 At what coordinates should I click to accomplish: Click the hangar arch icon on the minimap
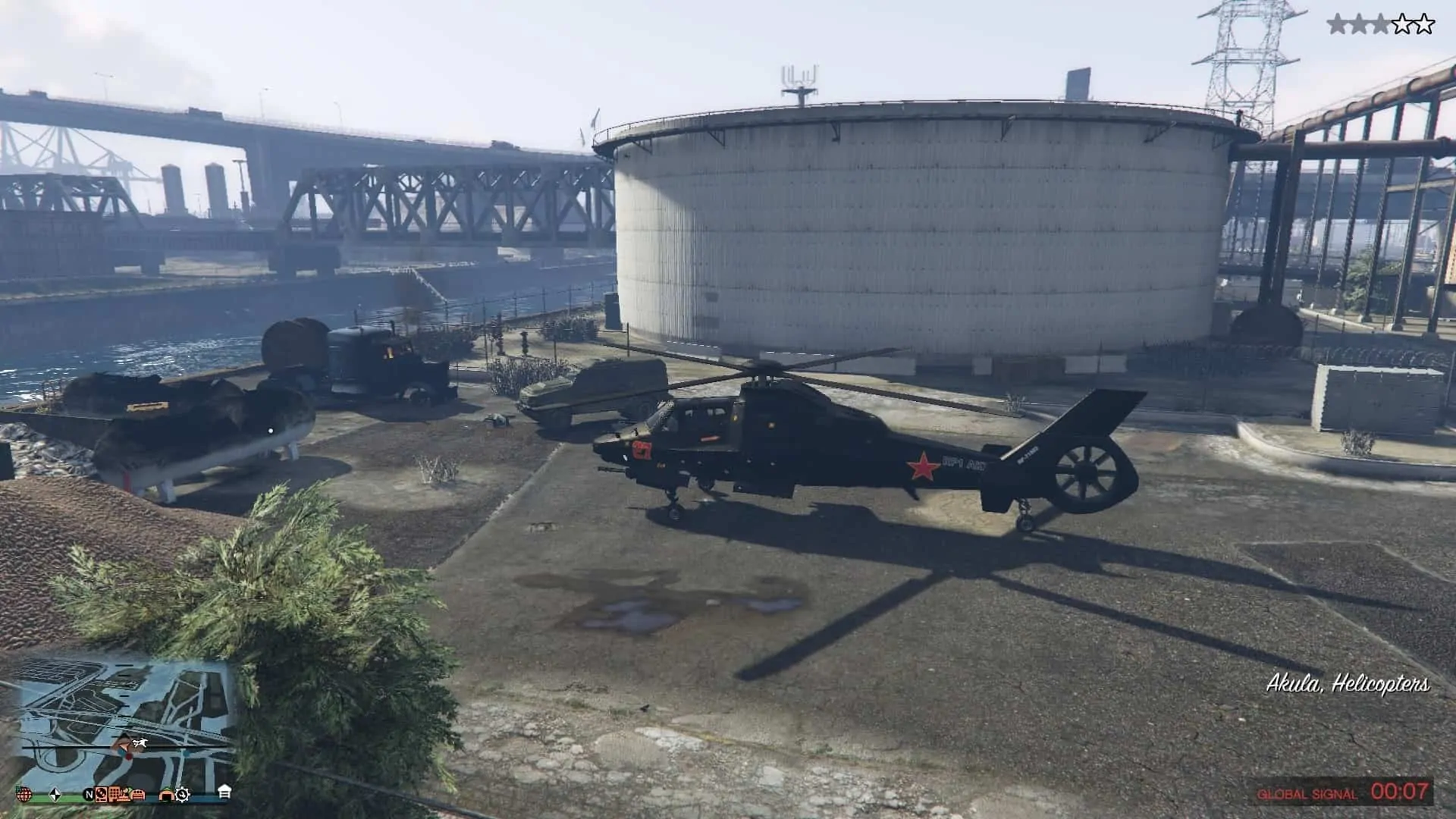click(167, 795)
